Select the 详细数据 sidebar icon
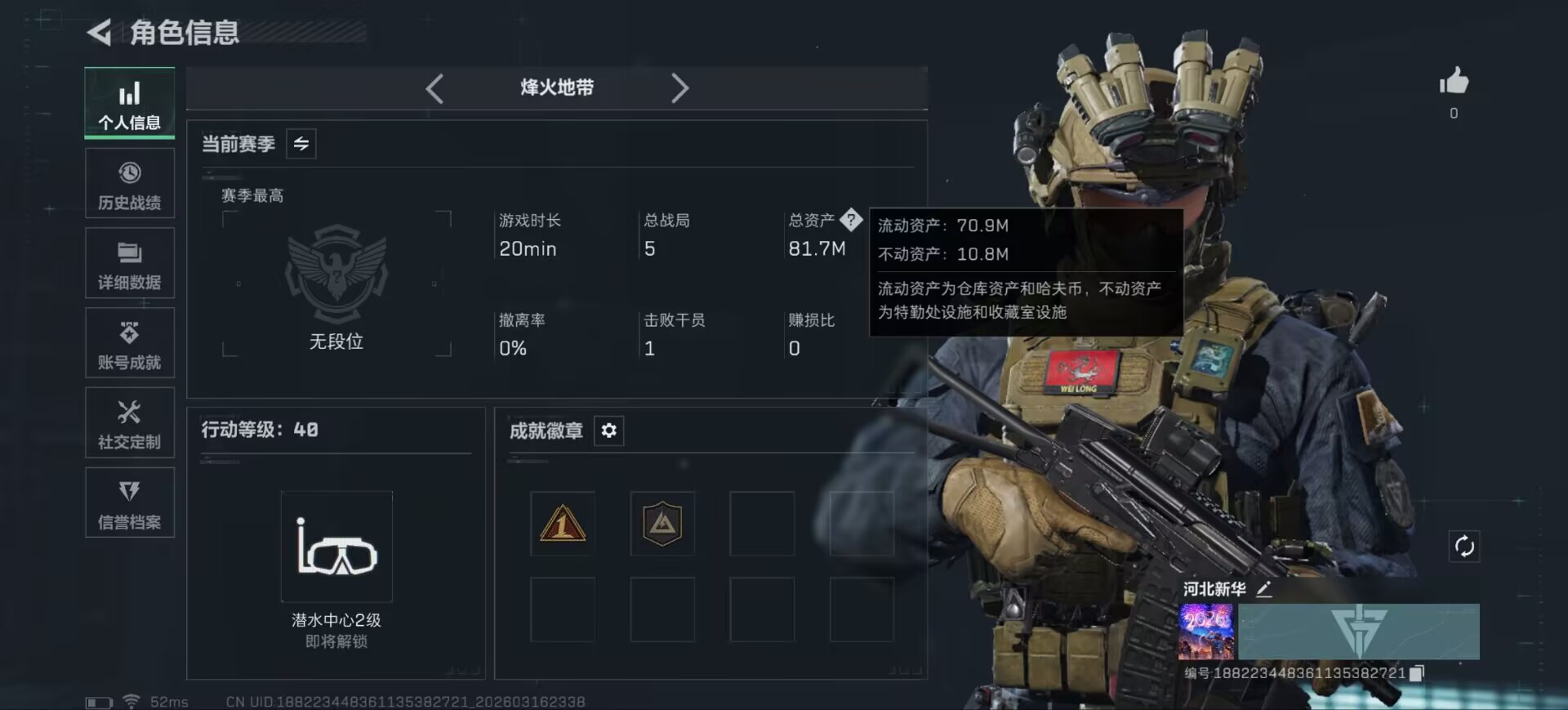The height and width of the screenshot is (710, 1568). click(x=130, y=263)
